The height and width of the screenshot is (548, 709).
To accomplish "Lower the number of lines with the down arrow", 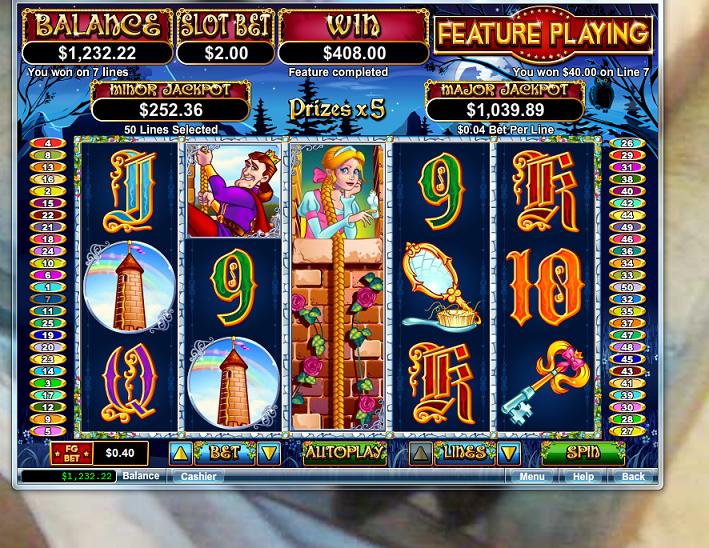I will [509, 454].
